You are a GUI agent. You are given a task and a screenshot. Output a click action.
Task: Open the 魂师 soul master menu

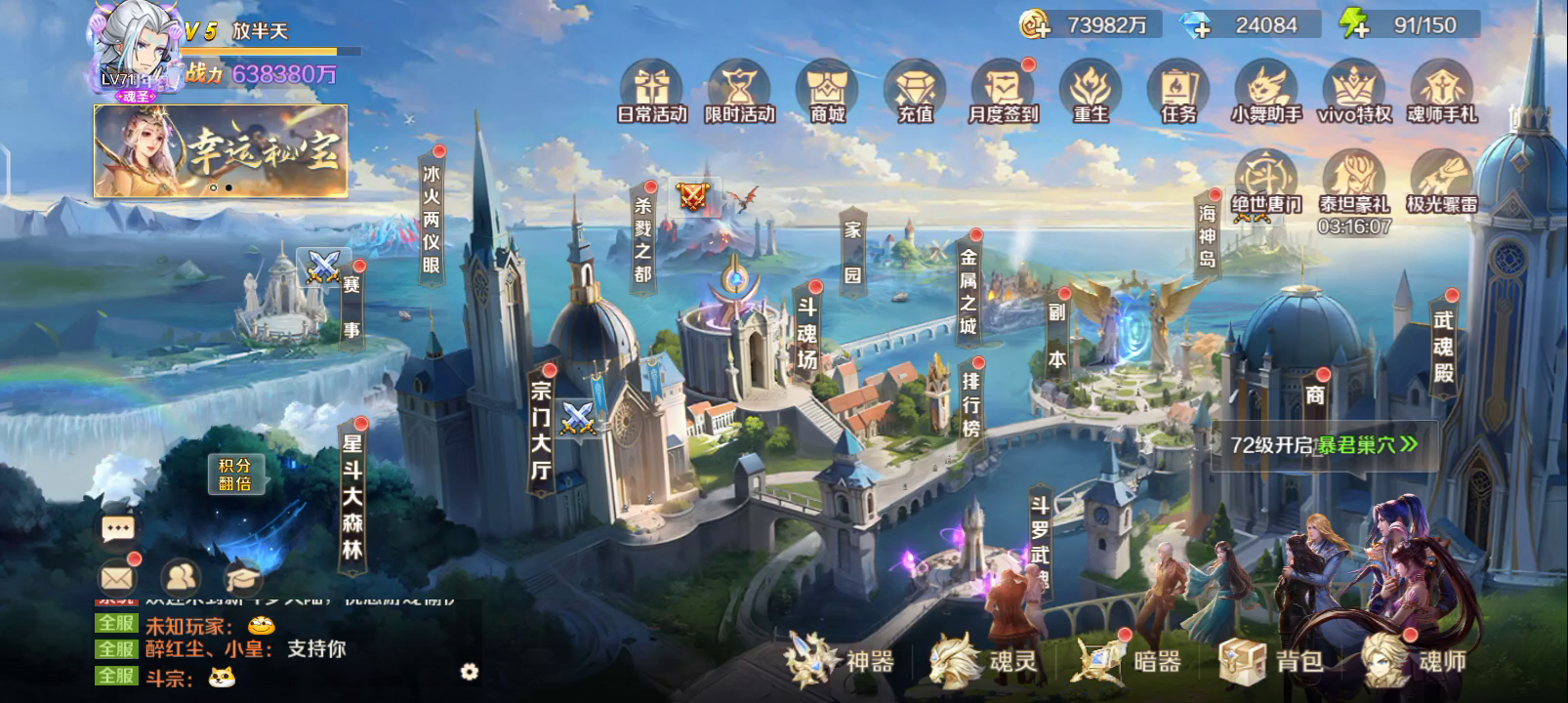pyautogui.click(x=1415, y=661)
